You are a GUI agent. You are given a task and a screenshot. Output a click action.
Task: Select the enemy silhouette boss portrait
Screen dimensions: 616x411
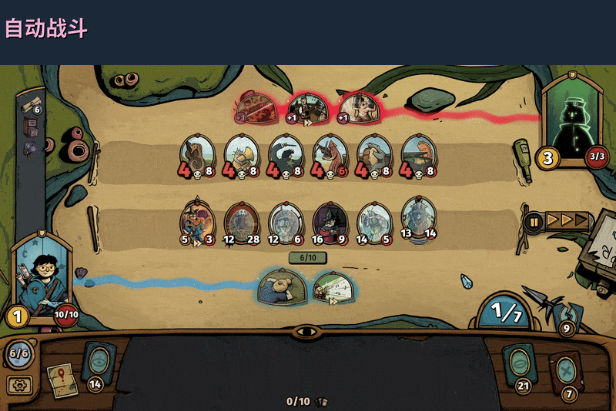[x=573, y=124]
